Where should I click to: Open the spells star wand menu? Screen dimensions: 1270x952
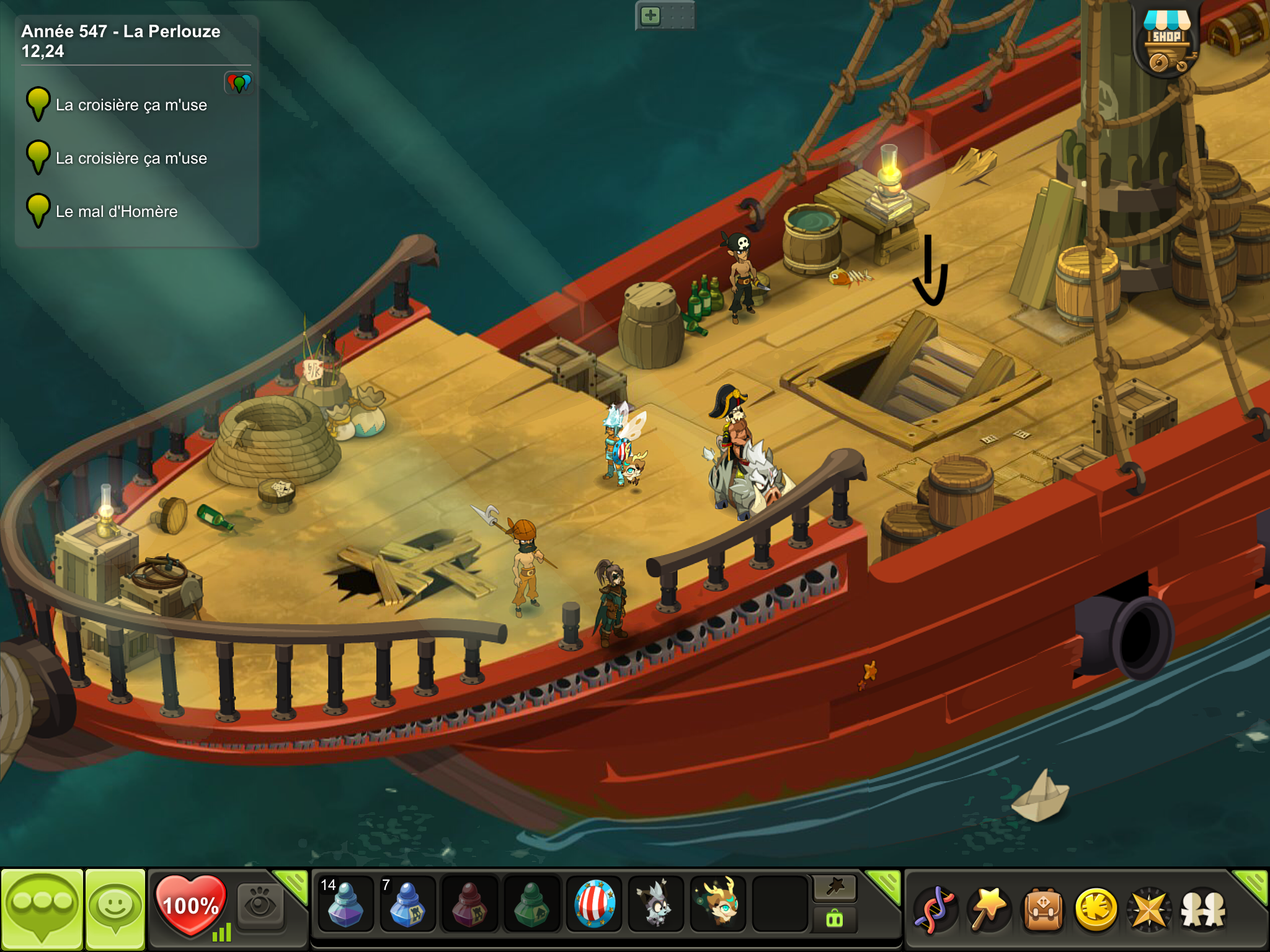[x=989, y=909]
